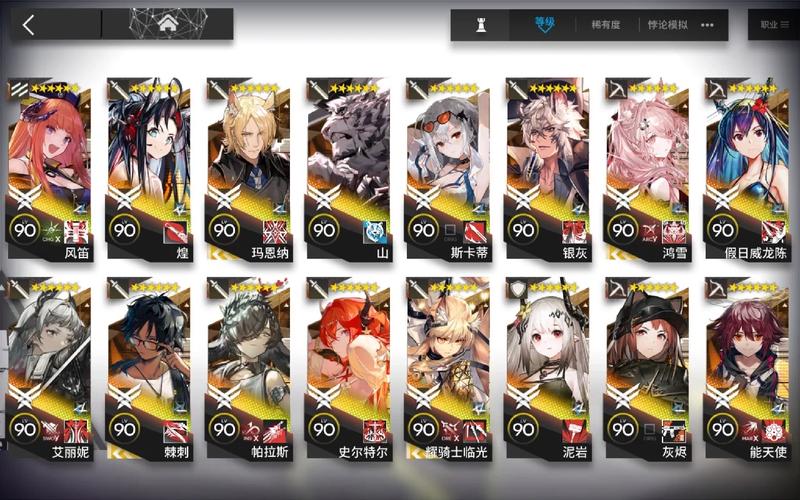This screenshot has height=500, width=800.
Task: Select operator card 泥岩
Action: pos(546,365)
